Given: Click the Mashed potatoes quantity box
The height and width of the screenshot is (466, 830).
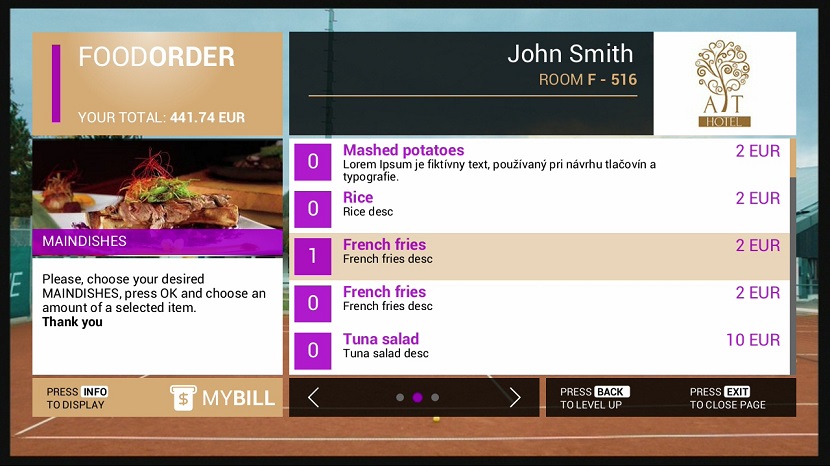Looking at the screenshot, I should (312, 162).
